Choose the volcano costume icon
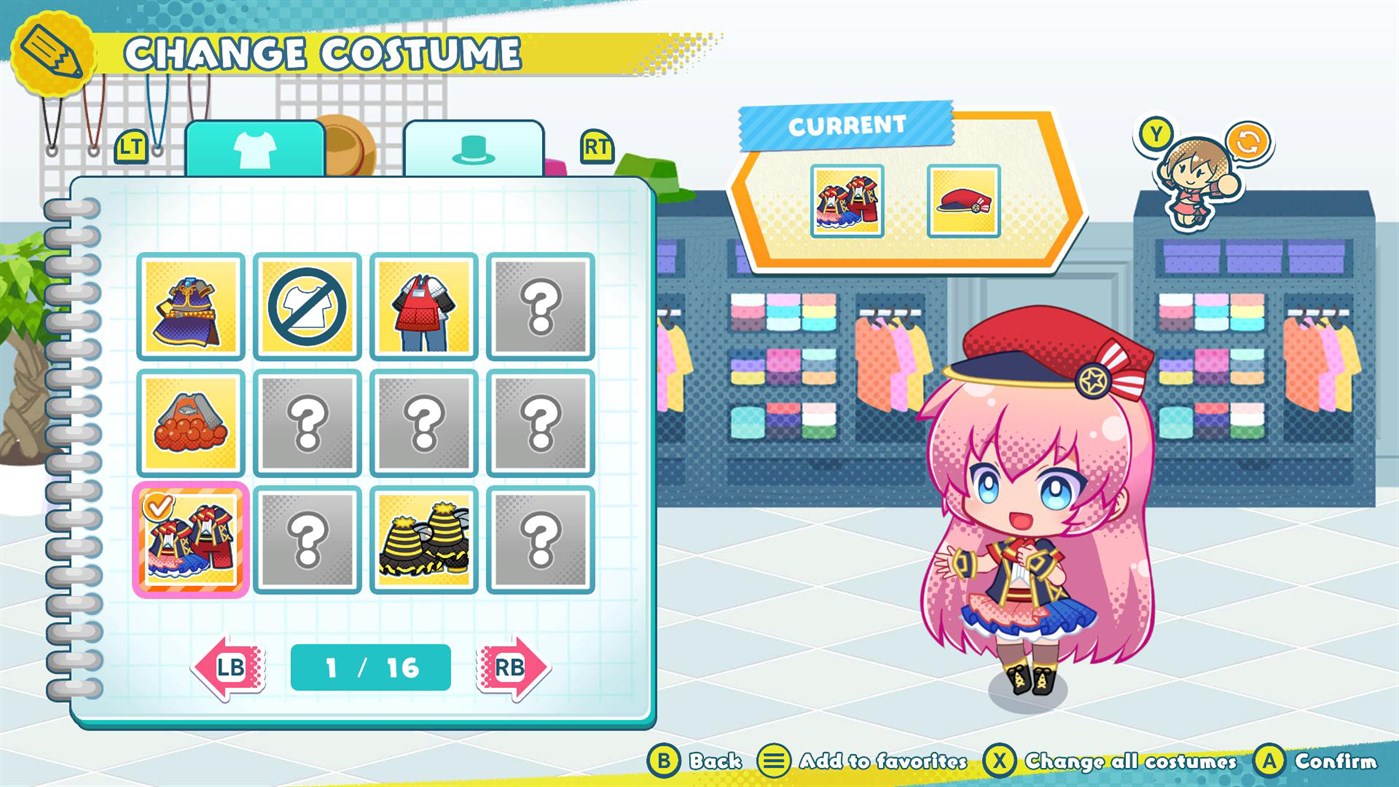Screen dimensions: 1399x787 190,421
